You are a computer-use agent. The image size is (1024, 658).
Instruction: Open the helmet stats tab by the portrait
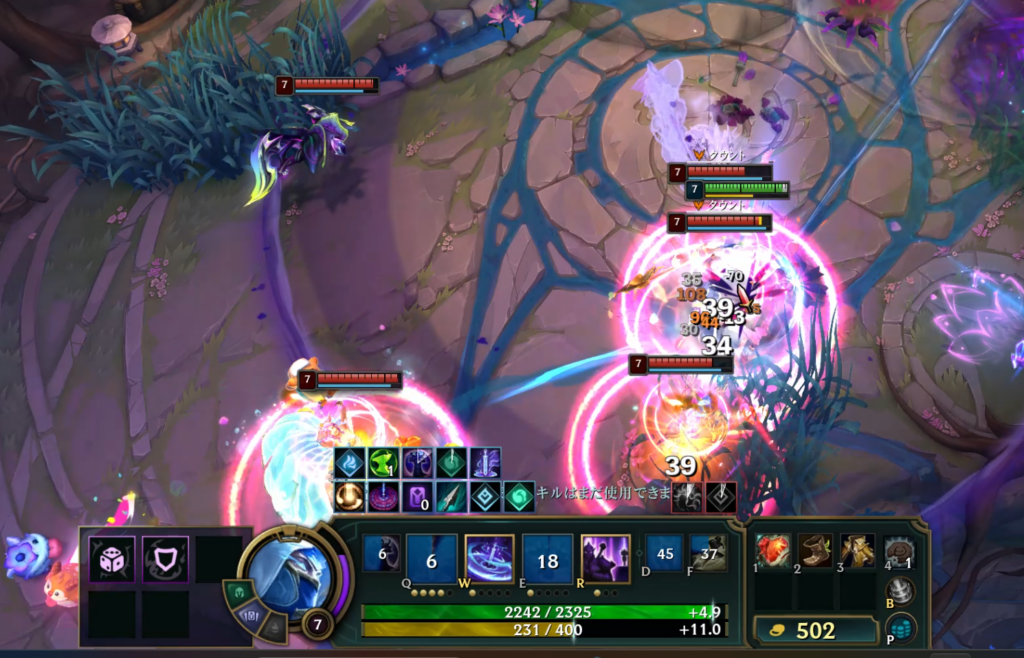[243, 592]
